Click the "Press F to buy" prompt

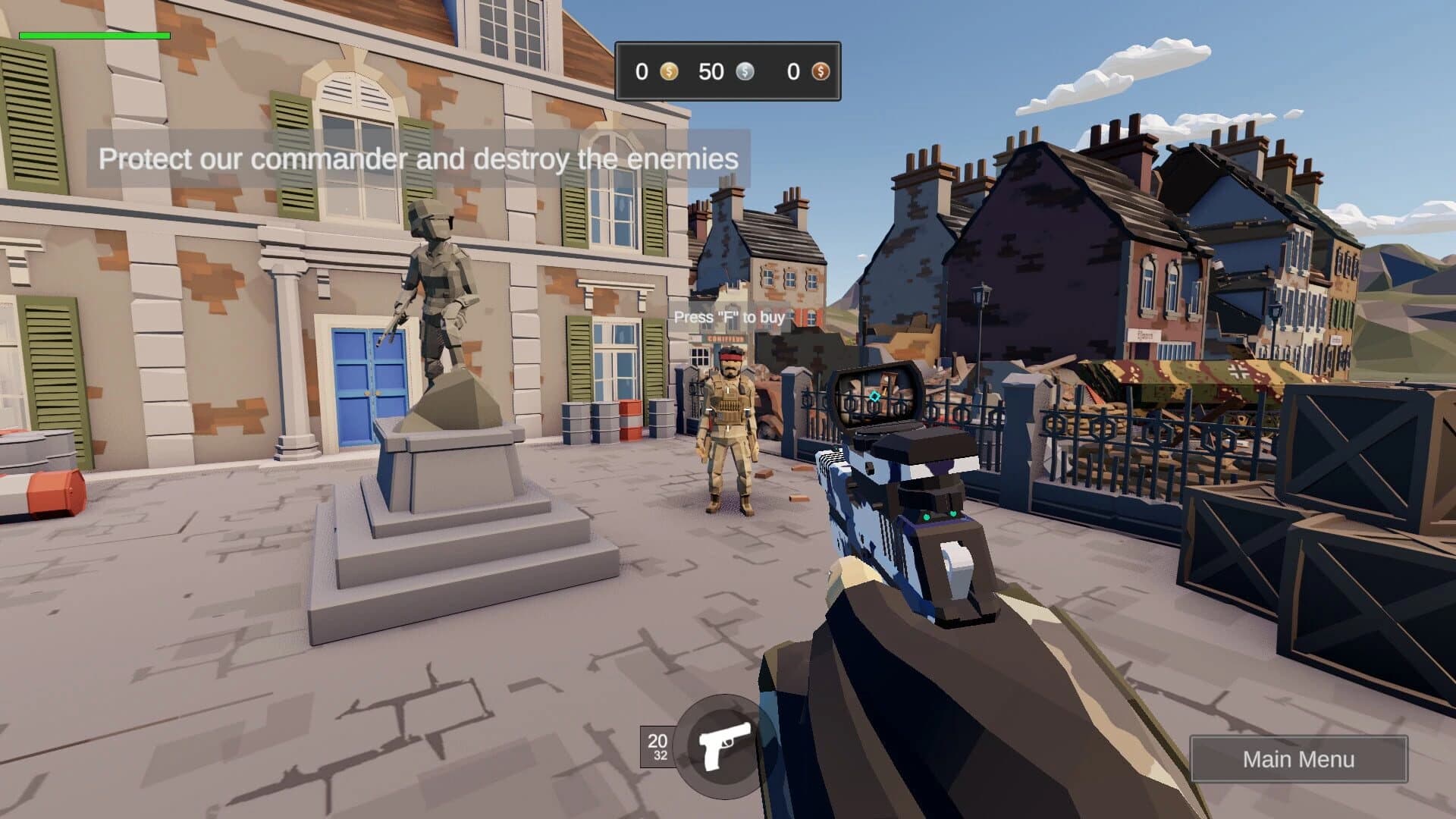click(732, 318)
